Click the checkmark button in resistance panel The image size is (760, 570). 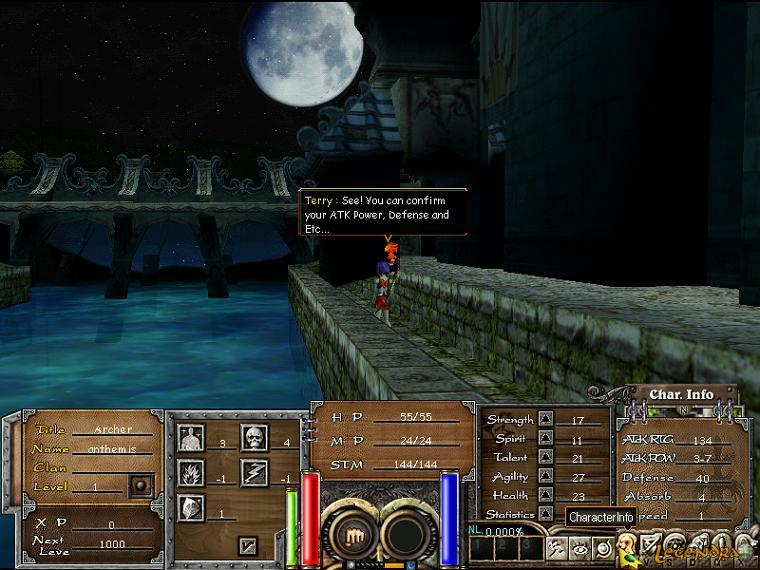point(248,546)
